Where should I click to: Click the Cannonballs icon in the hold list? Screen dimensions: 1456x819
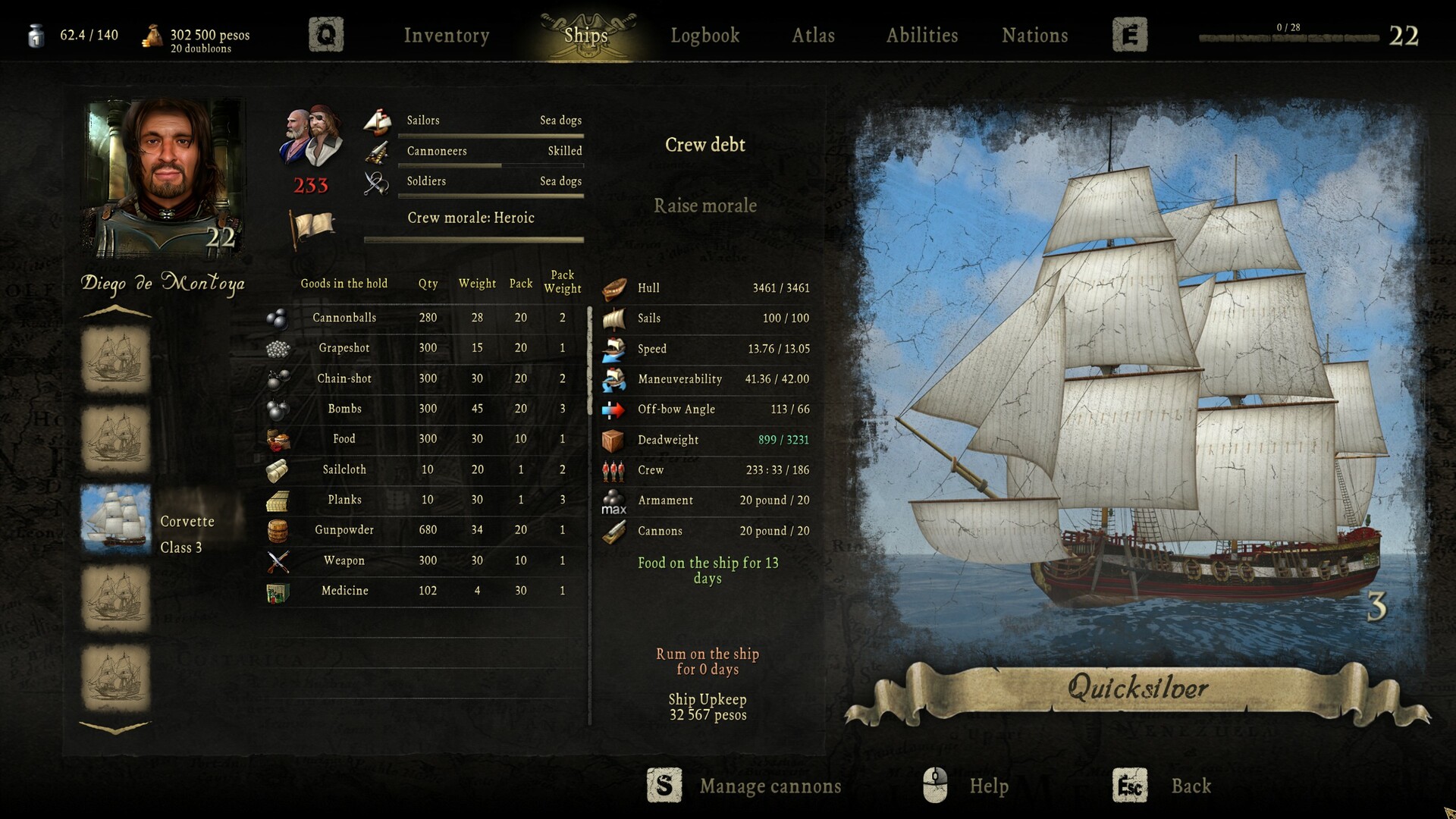click(278, 317)
